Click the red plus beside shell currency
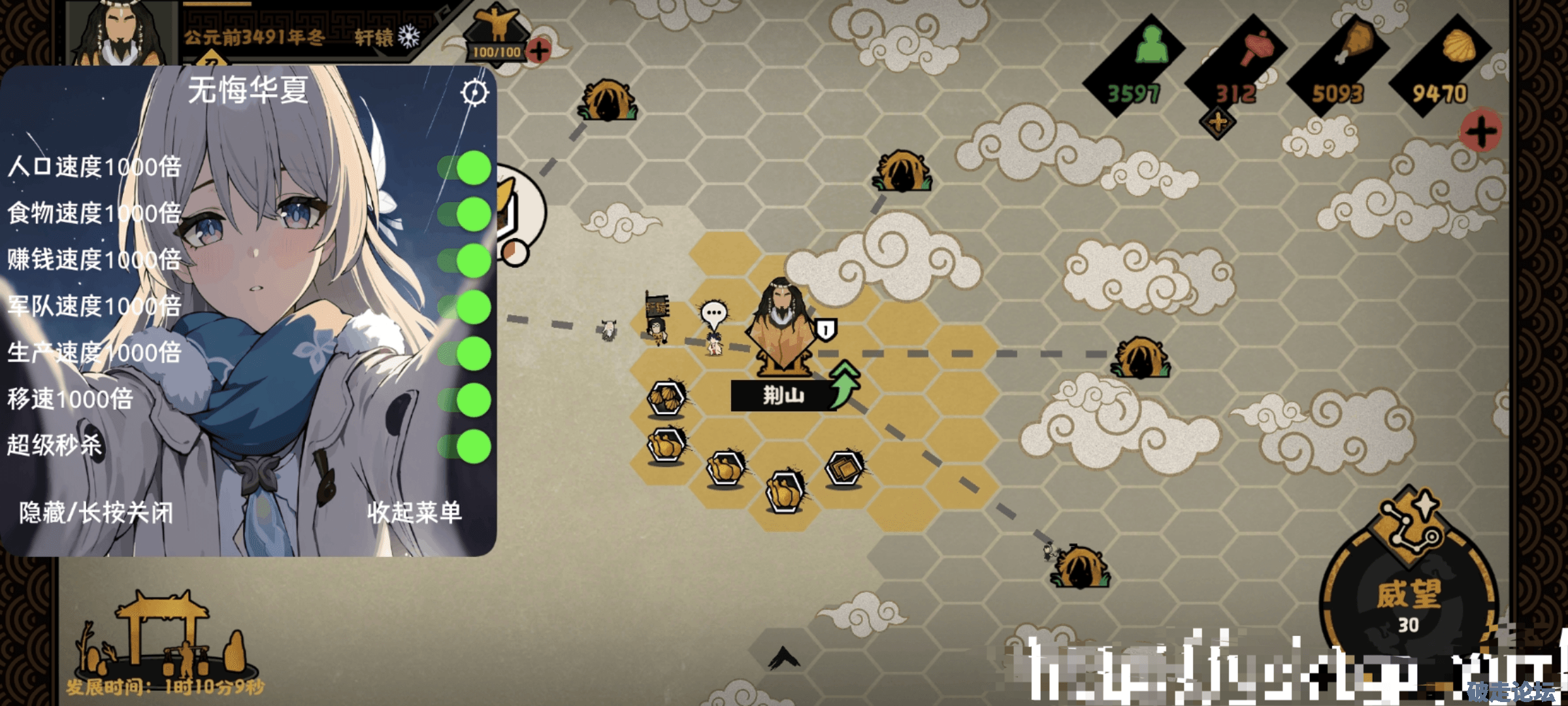 point(1480,131)
